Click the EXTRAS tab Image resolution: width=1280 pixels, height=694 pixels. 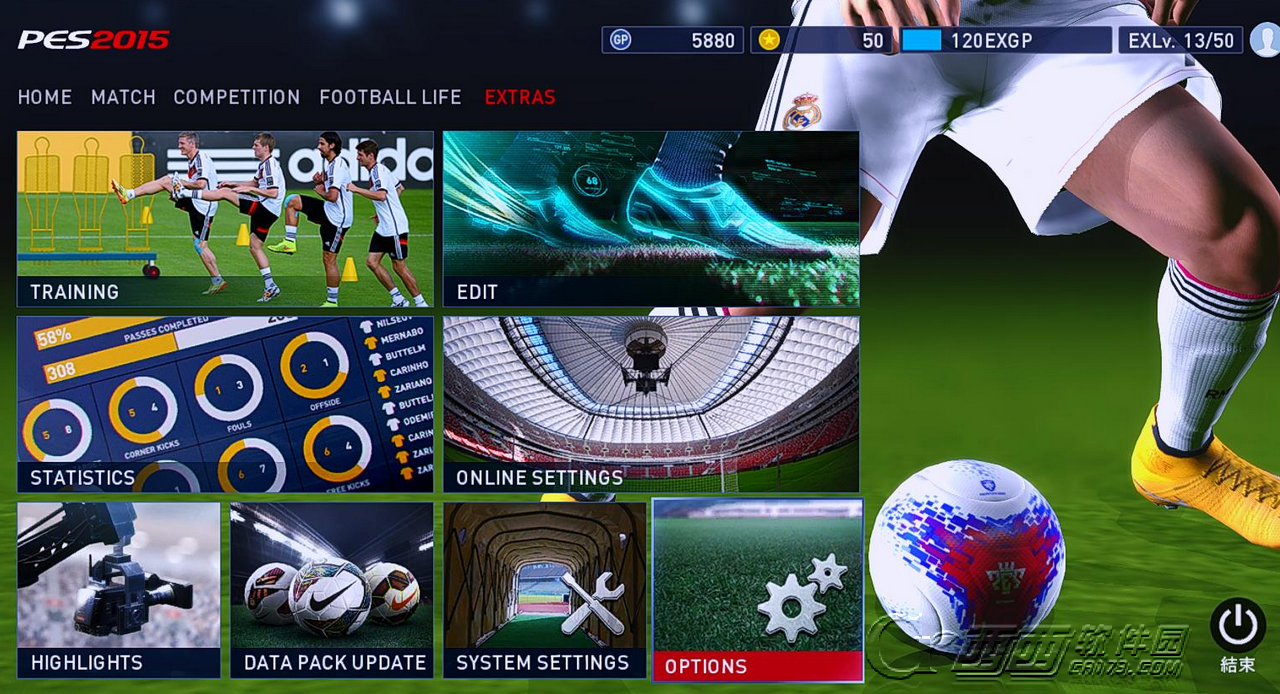(520, 97)
